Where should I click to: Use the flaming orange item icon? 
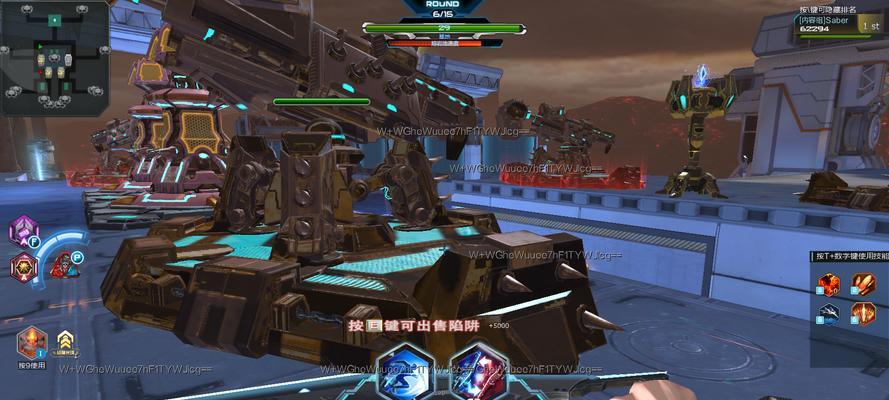click(31, 342)
